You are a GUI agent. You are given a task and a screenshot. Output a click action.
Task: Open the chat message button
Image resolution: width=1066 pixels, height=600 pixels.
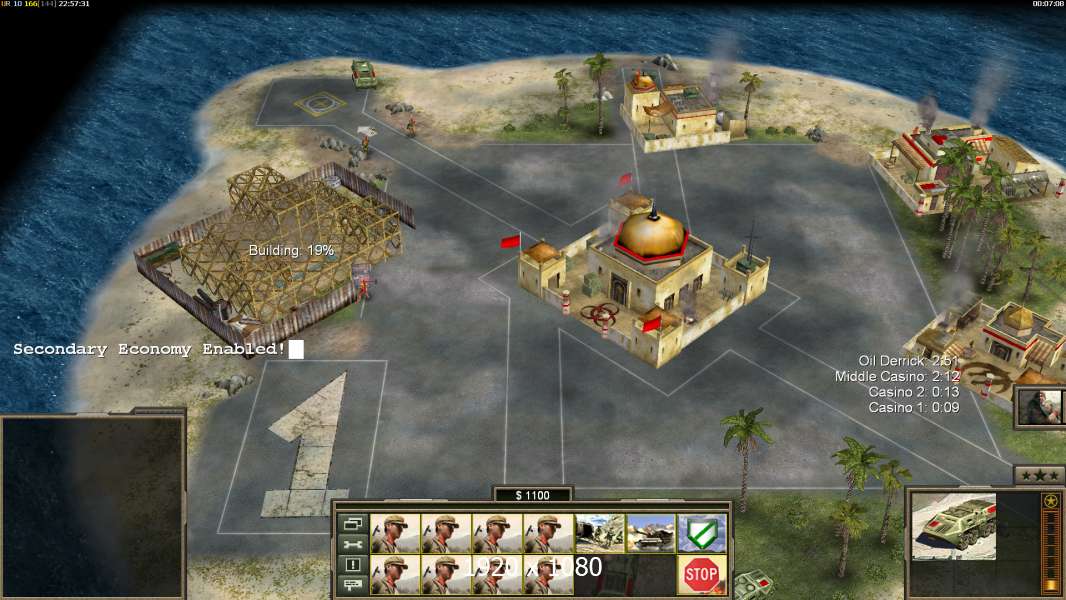pos(353,585)
